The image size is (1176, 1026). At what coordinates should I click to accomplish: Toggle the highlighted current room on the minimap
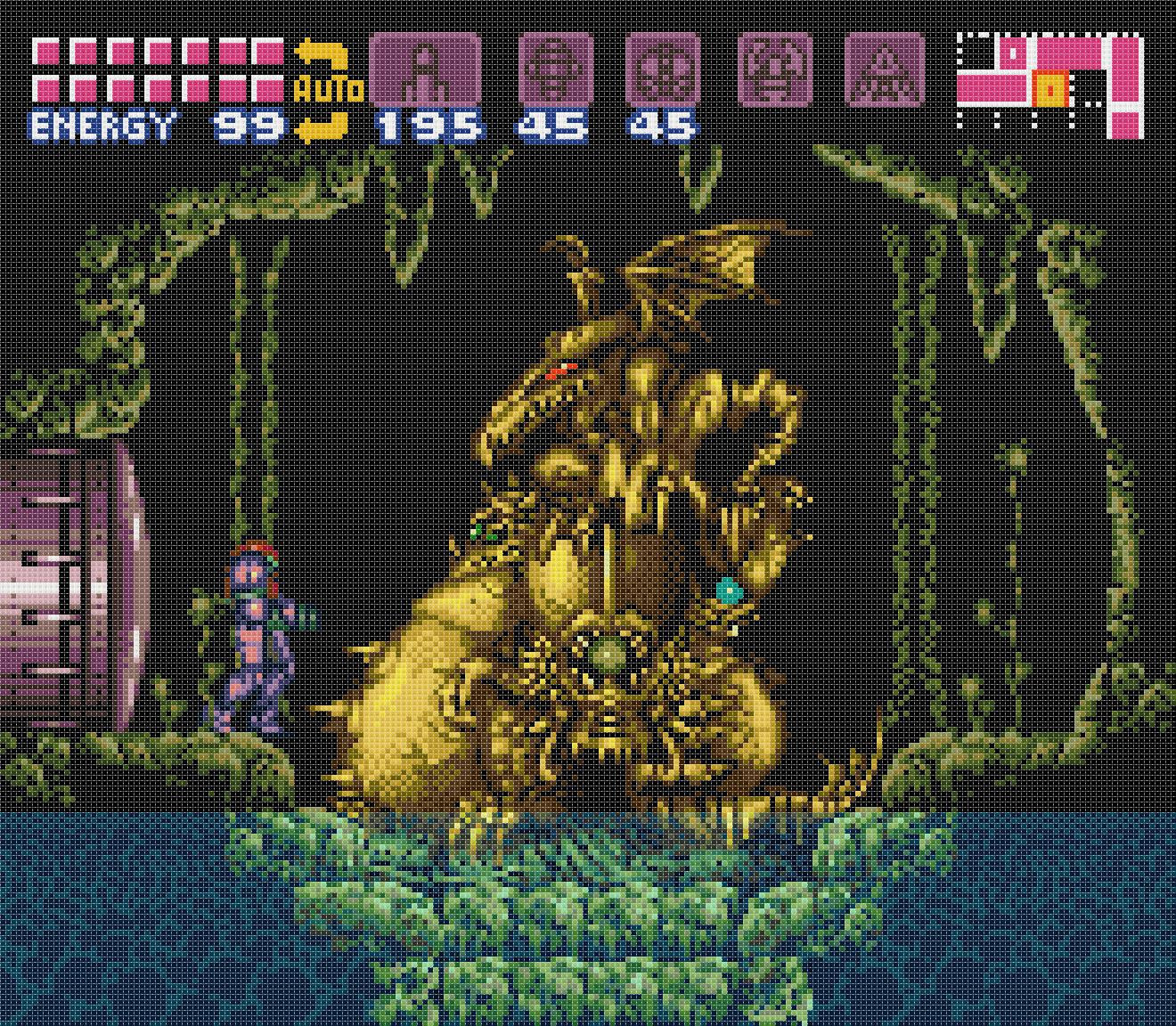coord(1051,86)
